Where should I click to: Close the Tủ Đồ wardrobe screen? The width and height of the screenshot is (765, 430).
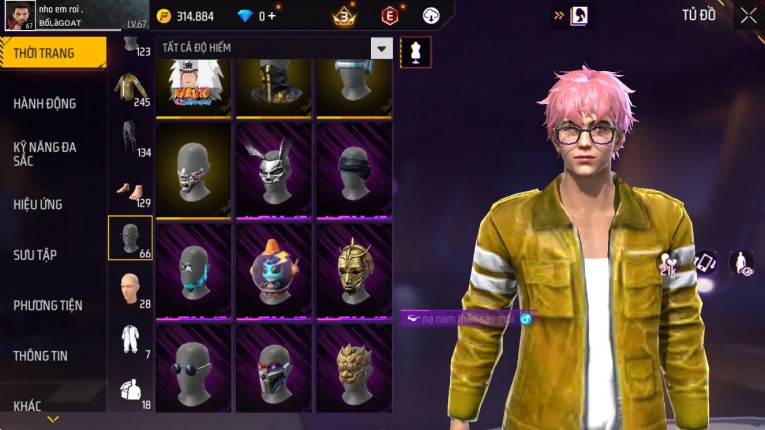click(x=748, y=15)
